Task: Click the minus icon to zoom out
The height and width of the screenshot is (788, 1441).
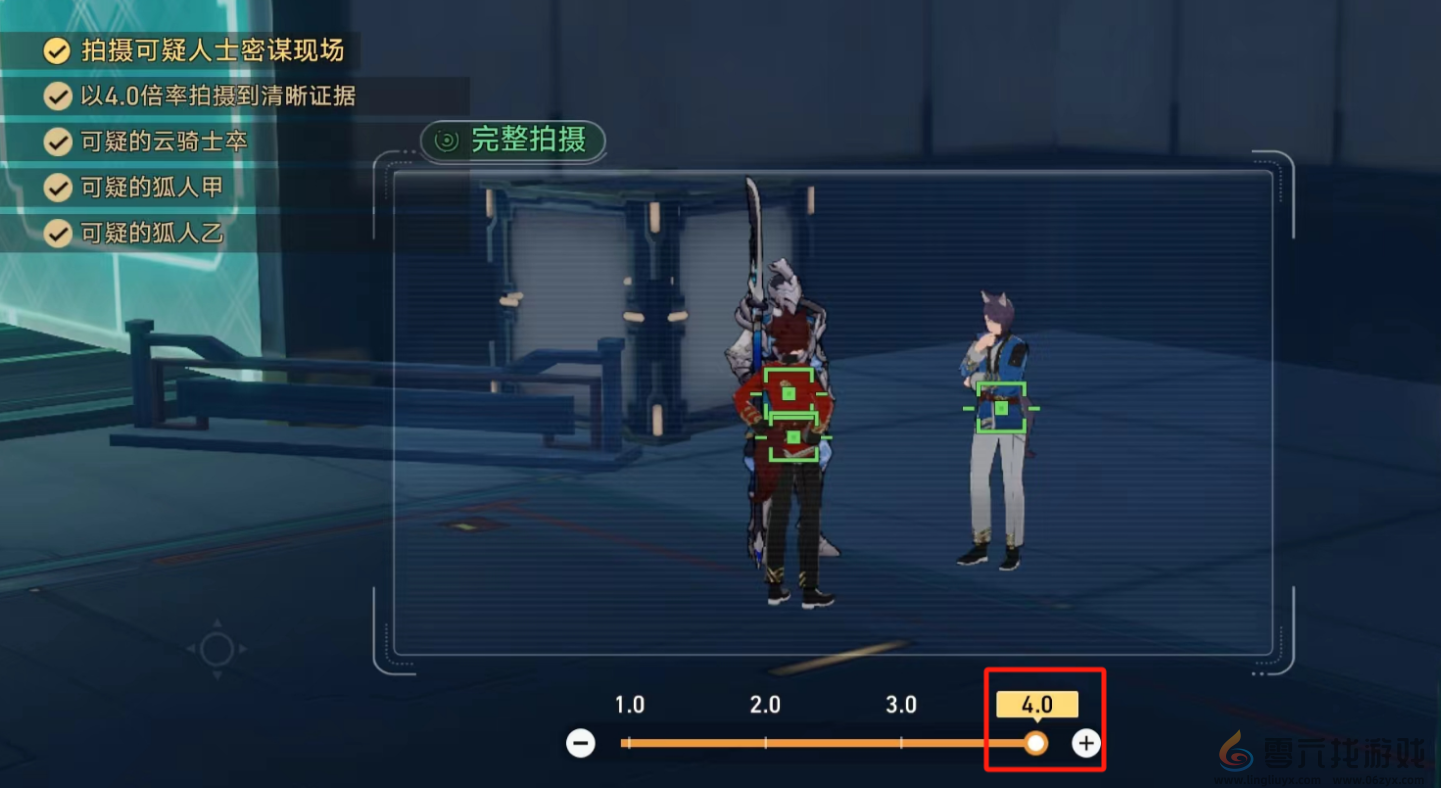Action: click(581, 743)
